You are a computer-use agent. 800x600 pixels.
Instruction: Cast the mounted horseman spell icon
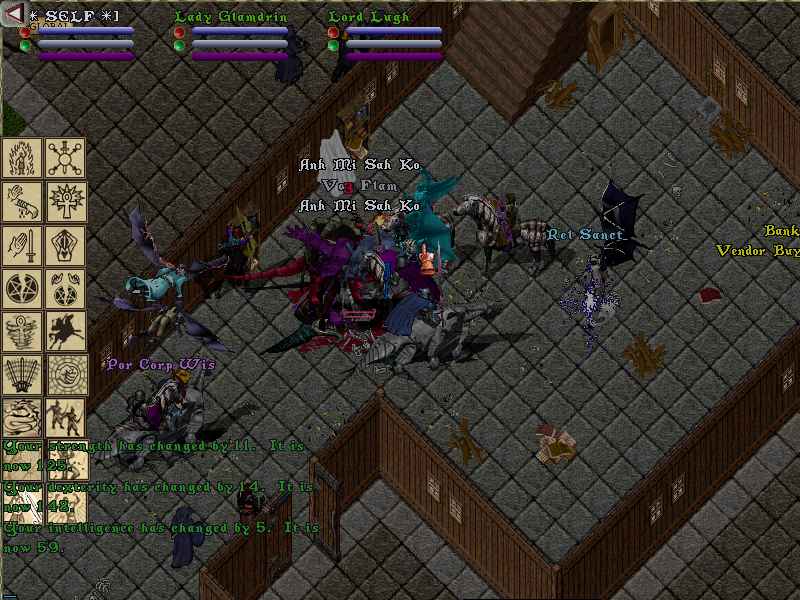click(x=66, y=332)
